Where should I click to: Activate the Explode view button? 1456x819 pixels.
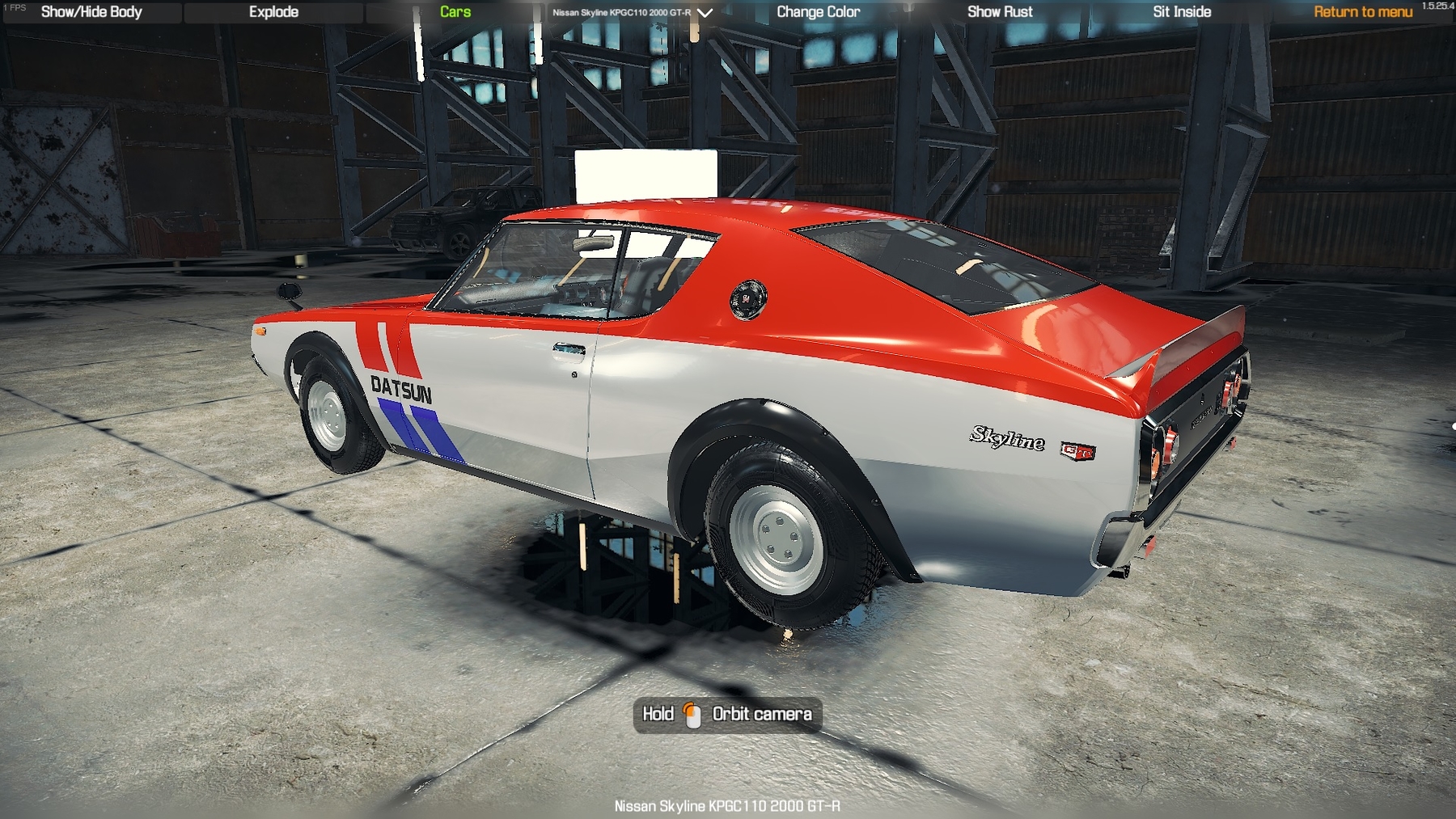point(273,12)
